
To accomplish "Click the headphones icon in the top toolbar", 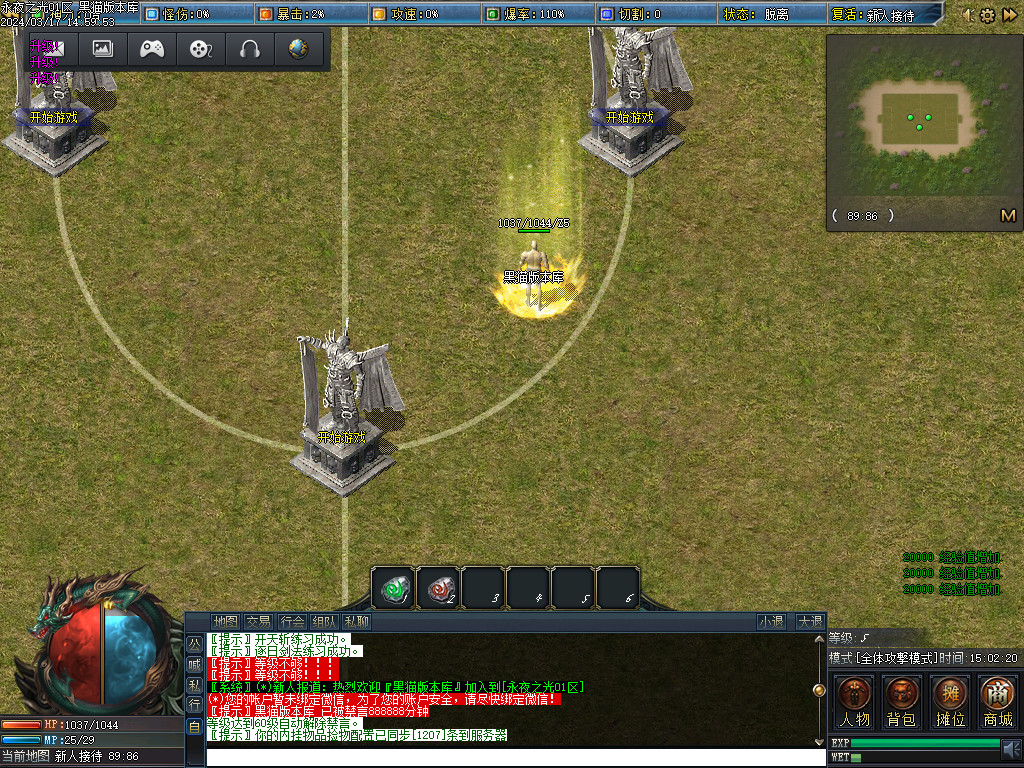I will [x=249, y=48].
